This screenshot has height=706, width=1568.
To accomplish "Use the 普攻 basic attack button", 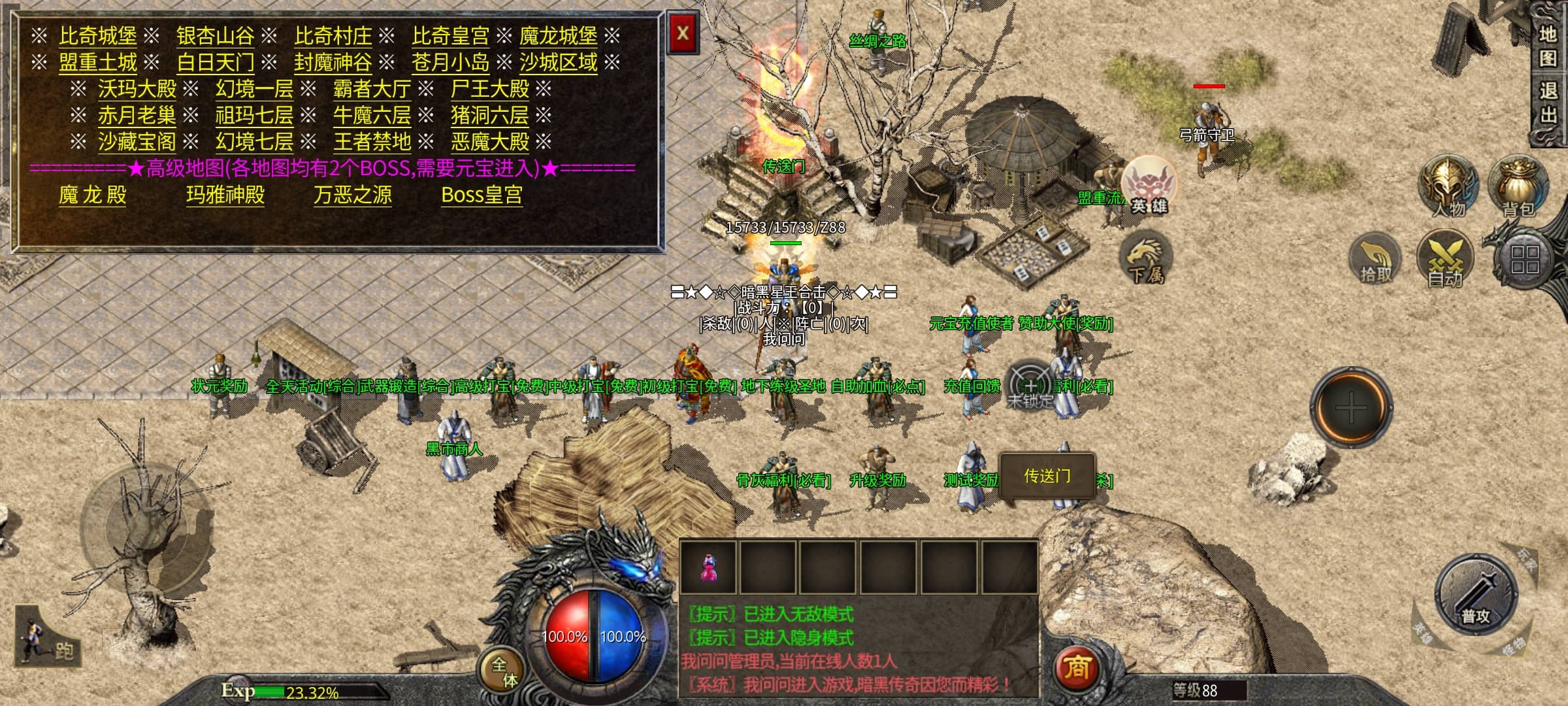I will pos(1475,595).
